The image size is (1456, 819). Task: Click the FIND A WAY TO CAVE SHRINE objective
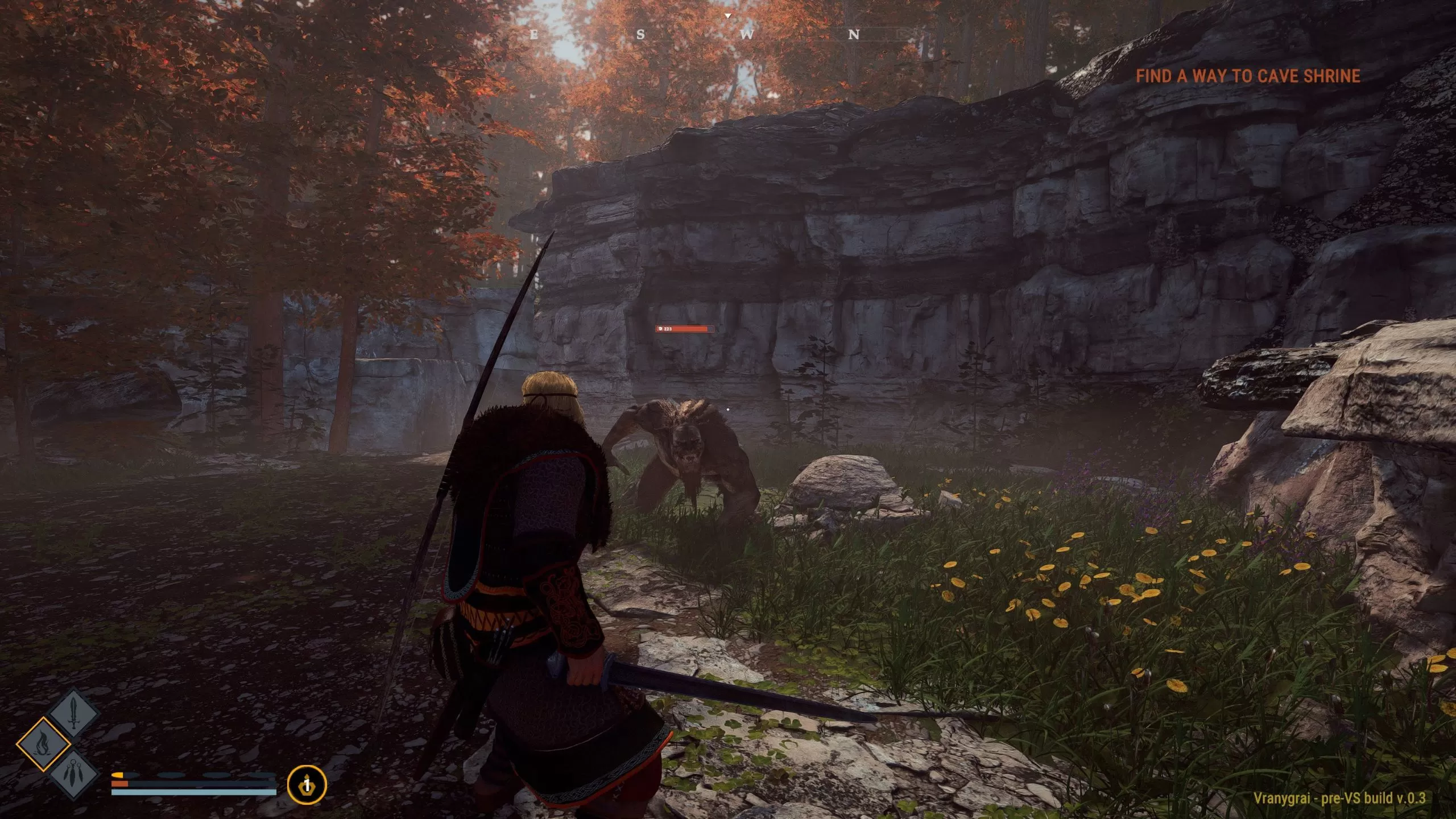coord(1248,76)
